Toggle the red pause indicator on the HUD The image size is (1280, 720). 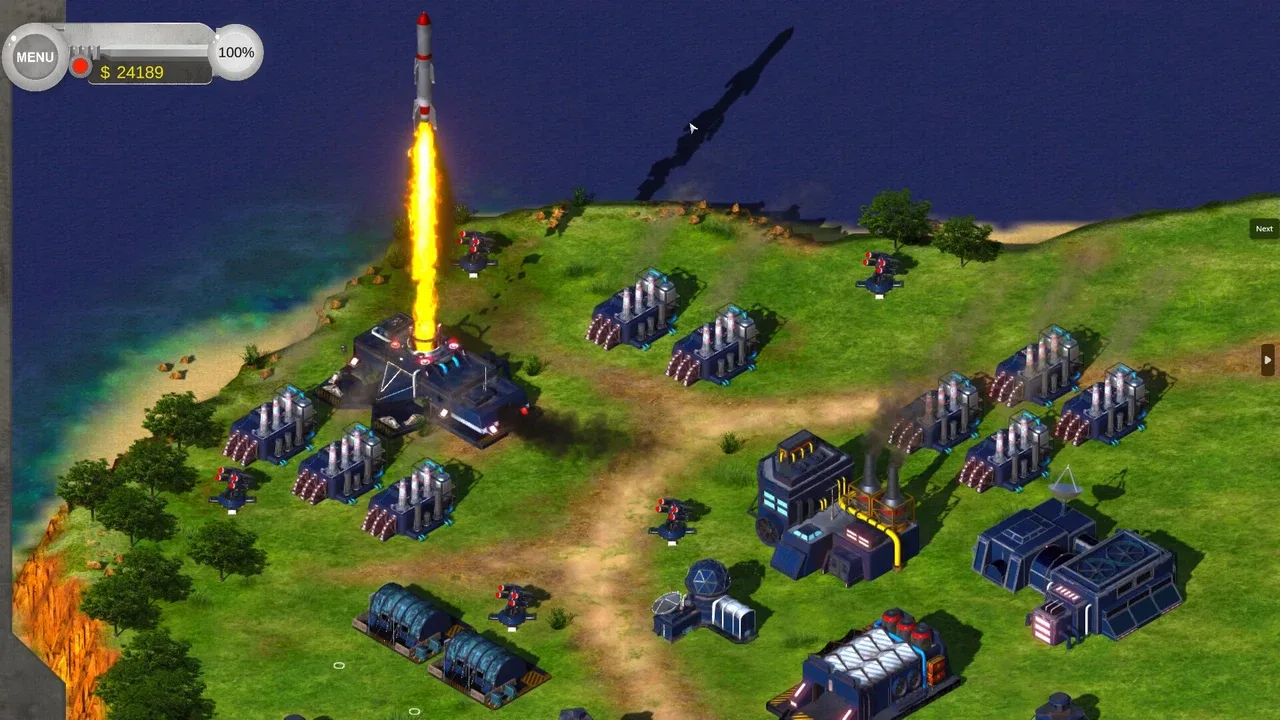coord(79,66)
